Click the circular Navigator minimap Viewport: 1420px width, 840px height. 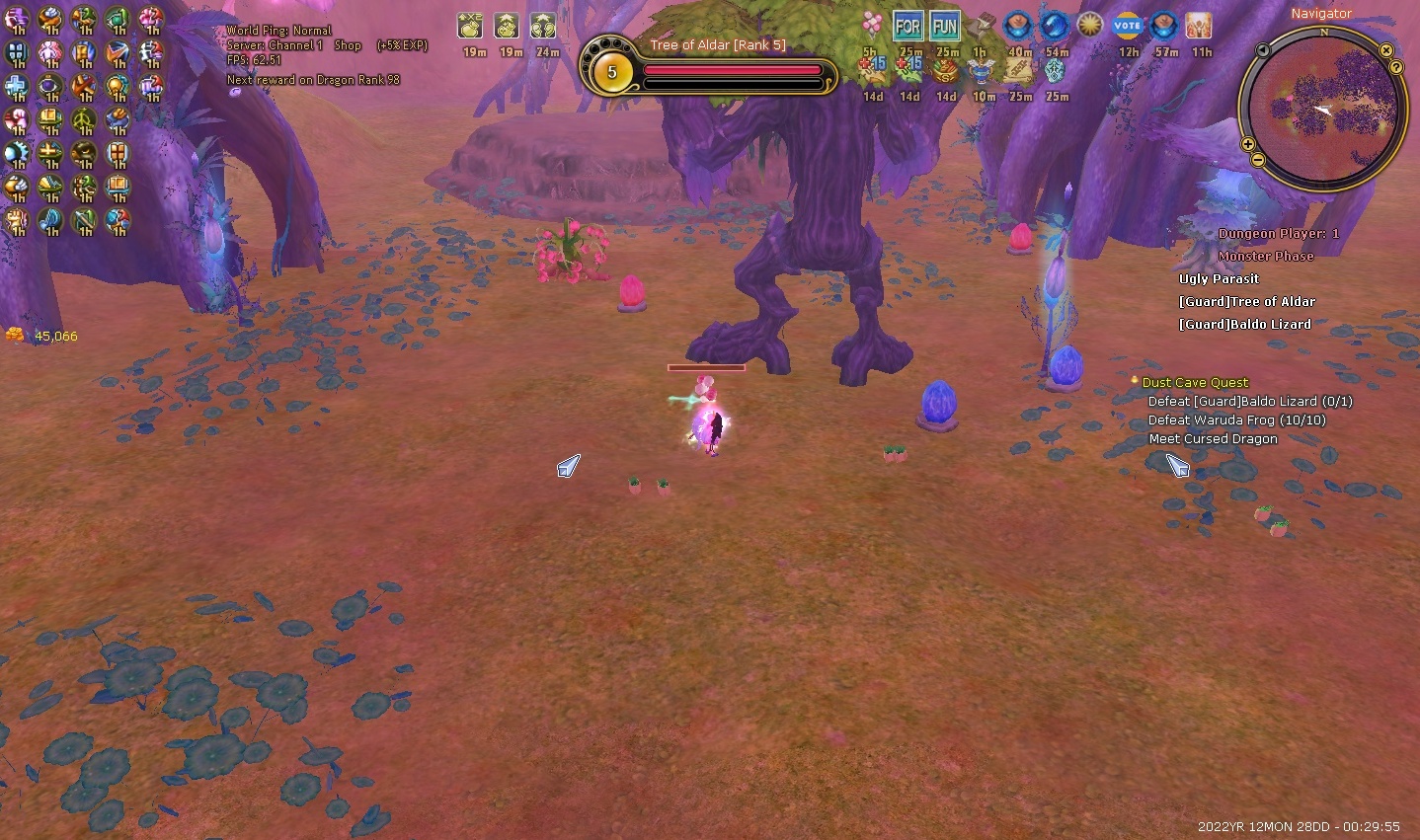click(1323, 109)
